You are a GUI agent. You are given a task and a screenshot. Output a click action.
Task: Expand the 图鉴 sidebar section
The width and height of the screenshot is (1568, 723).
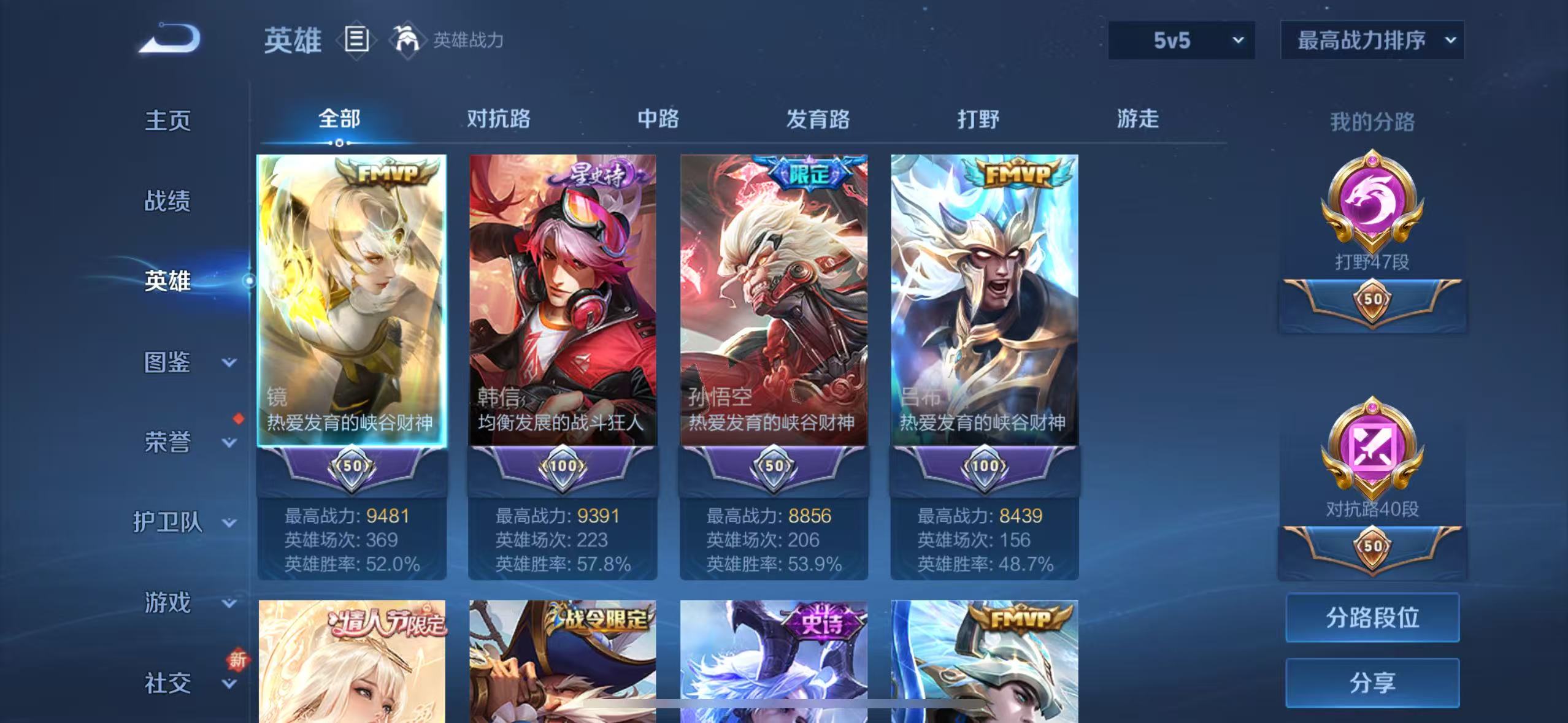167,362
